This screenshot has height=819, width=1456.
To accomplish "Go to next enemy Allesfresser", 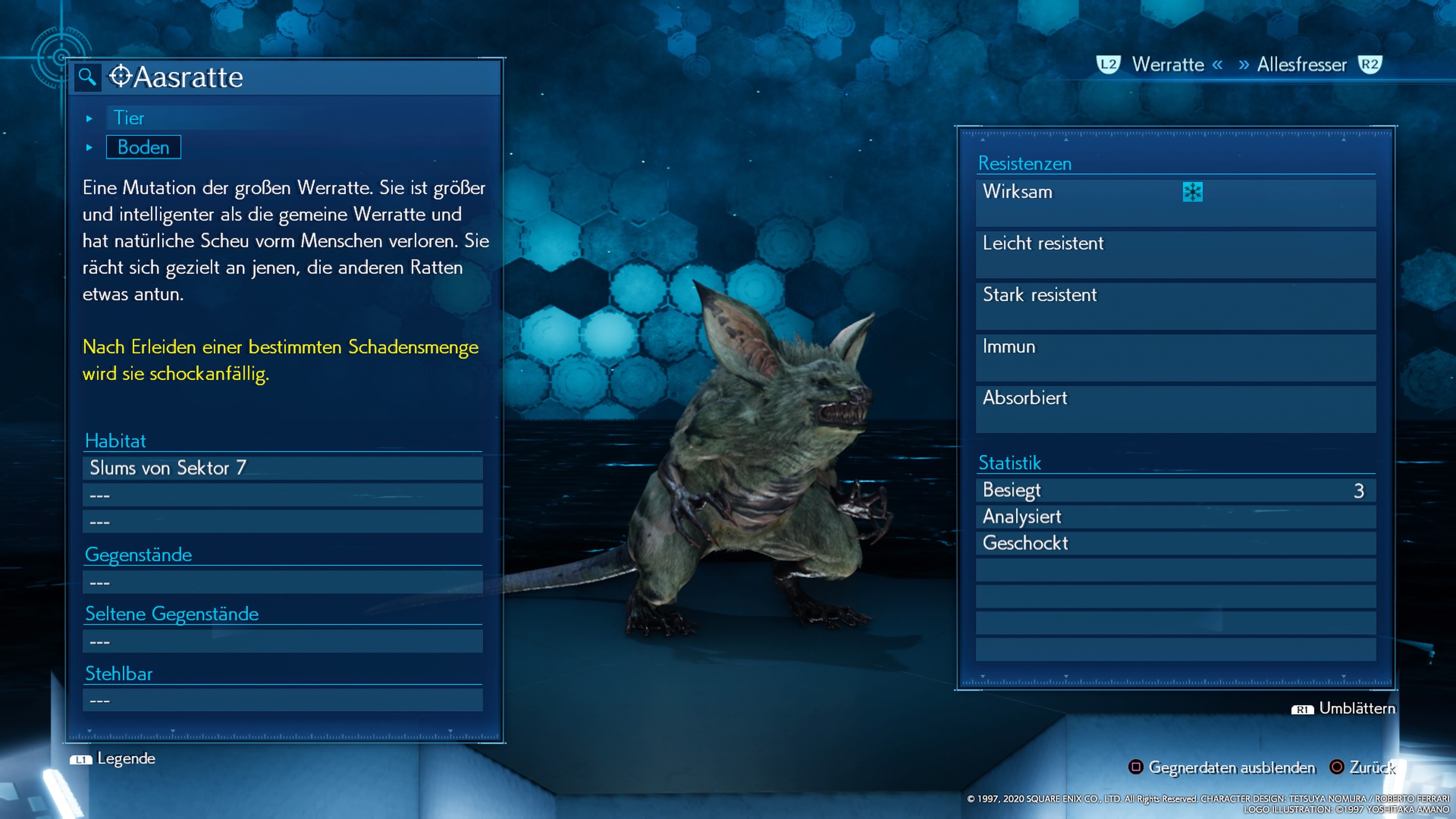I will (x=1301, y=64).
